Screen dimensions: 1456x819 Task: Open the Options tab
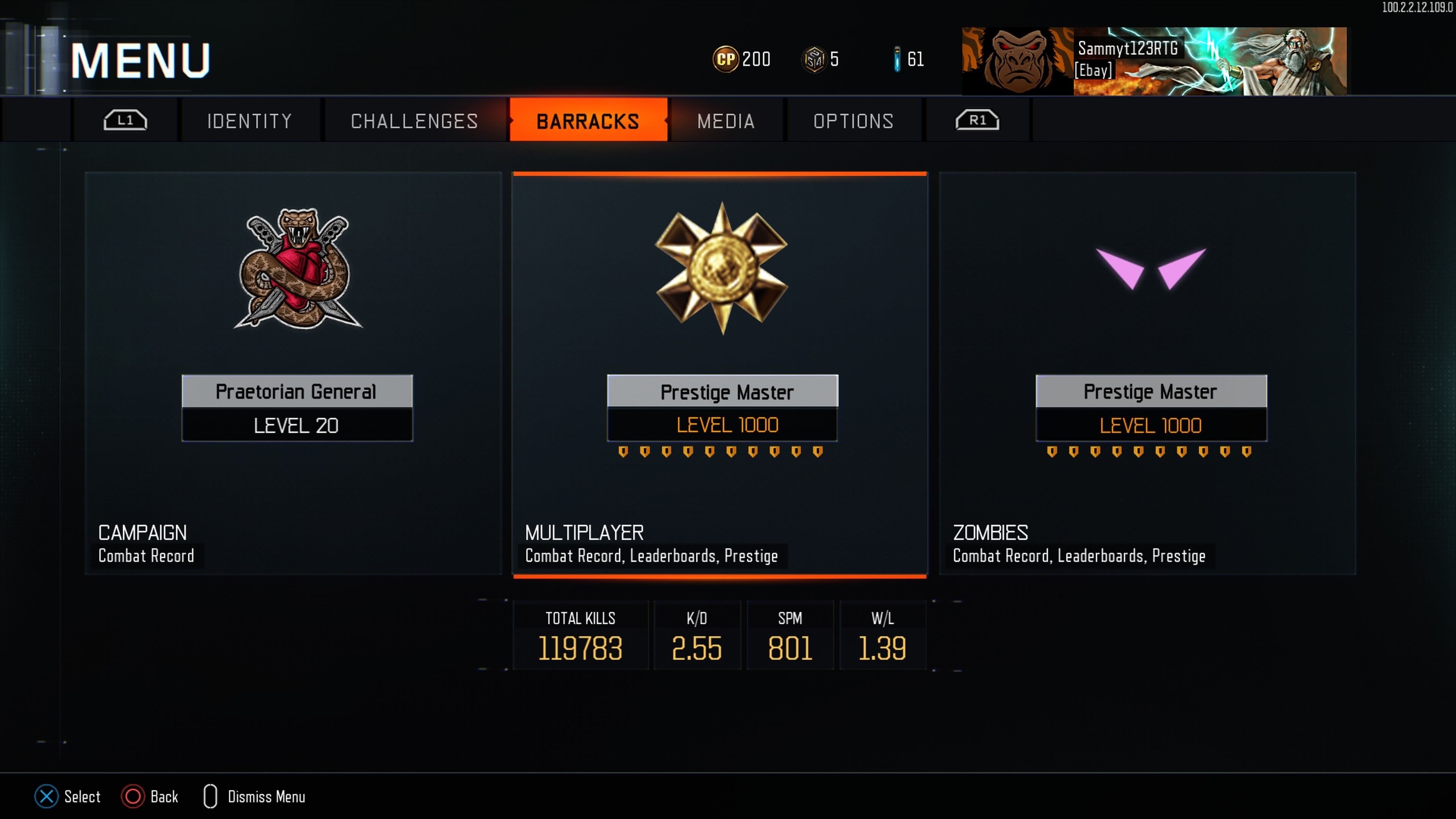(854, 121)
